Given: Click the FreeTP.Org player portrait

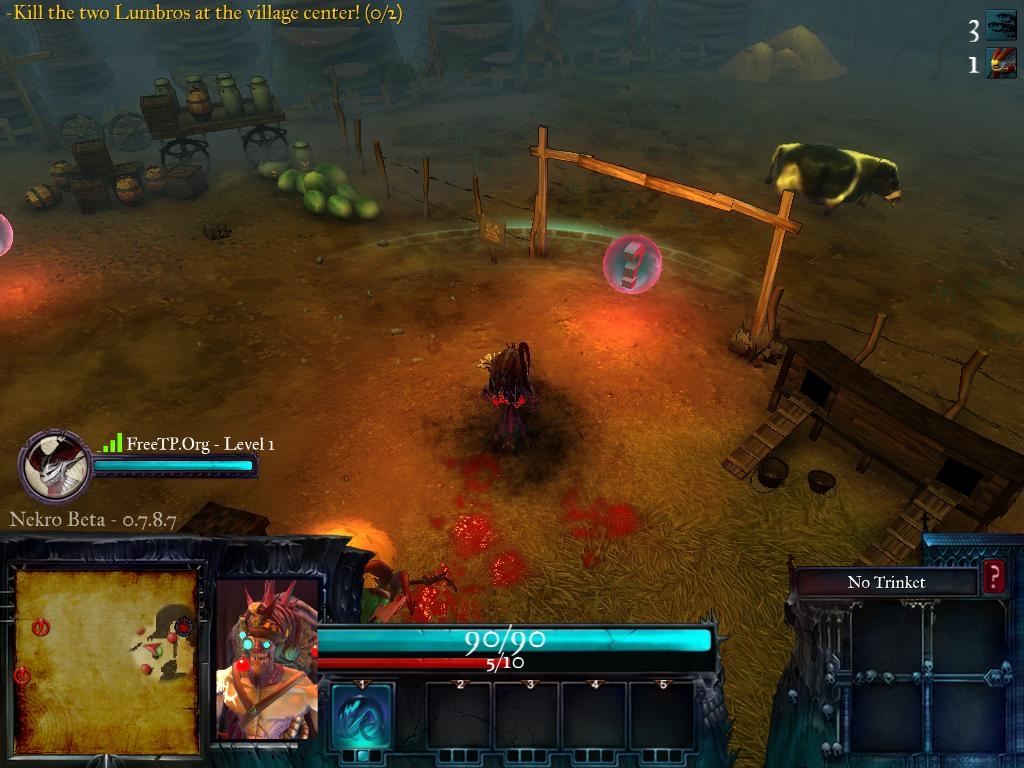Looking at the screenshot, I should point(55,466).
